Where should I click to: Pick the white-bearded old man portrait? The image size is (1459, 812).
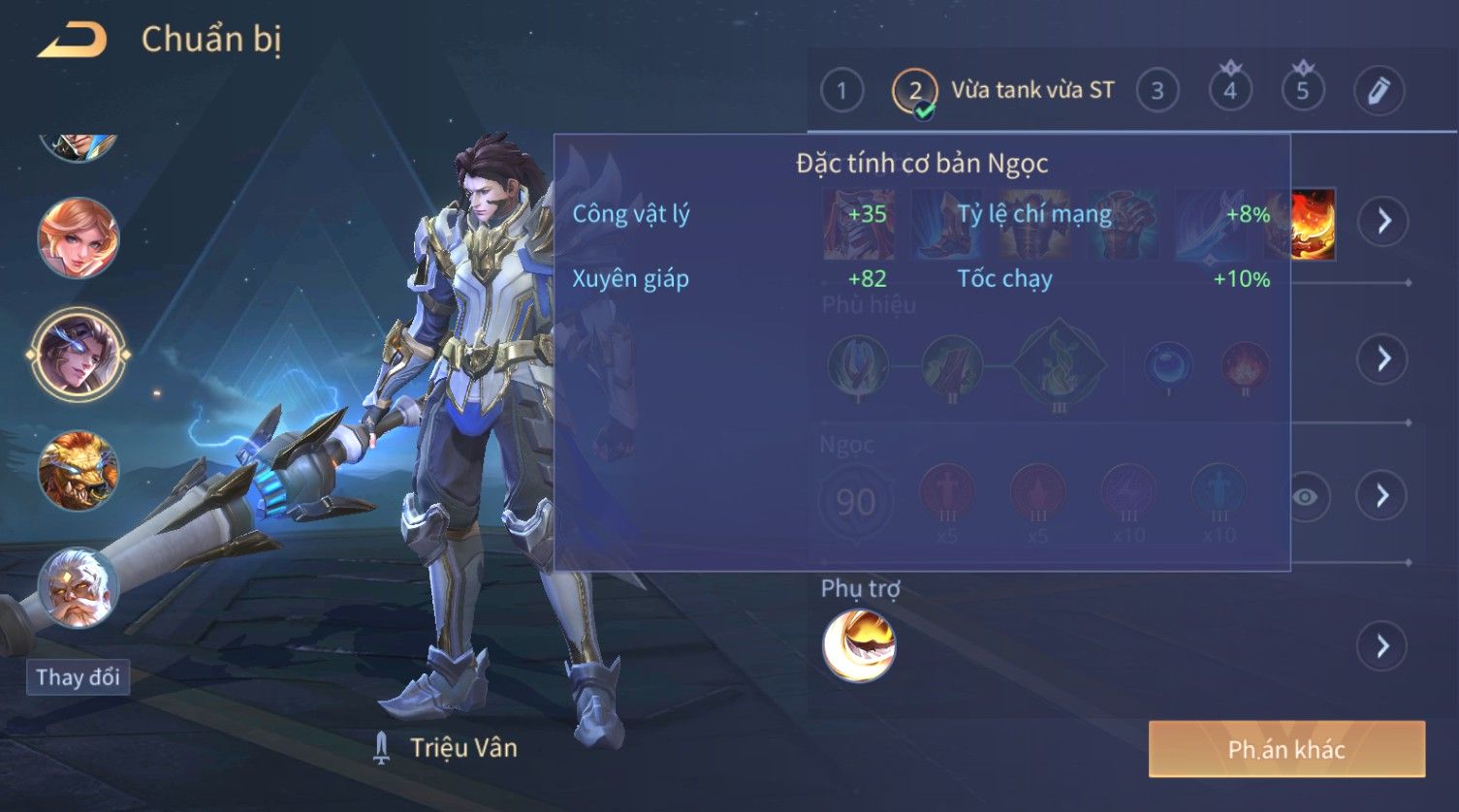pos(79,587)
